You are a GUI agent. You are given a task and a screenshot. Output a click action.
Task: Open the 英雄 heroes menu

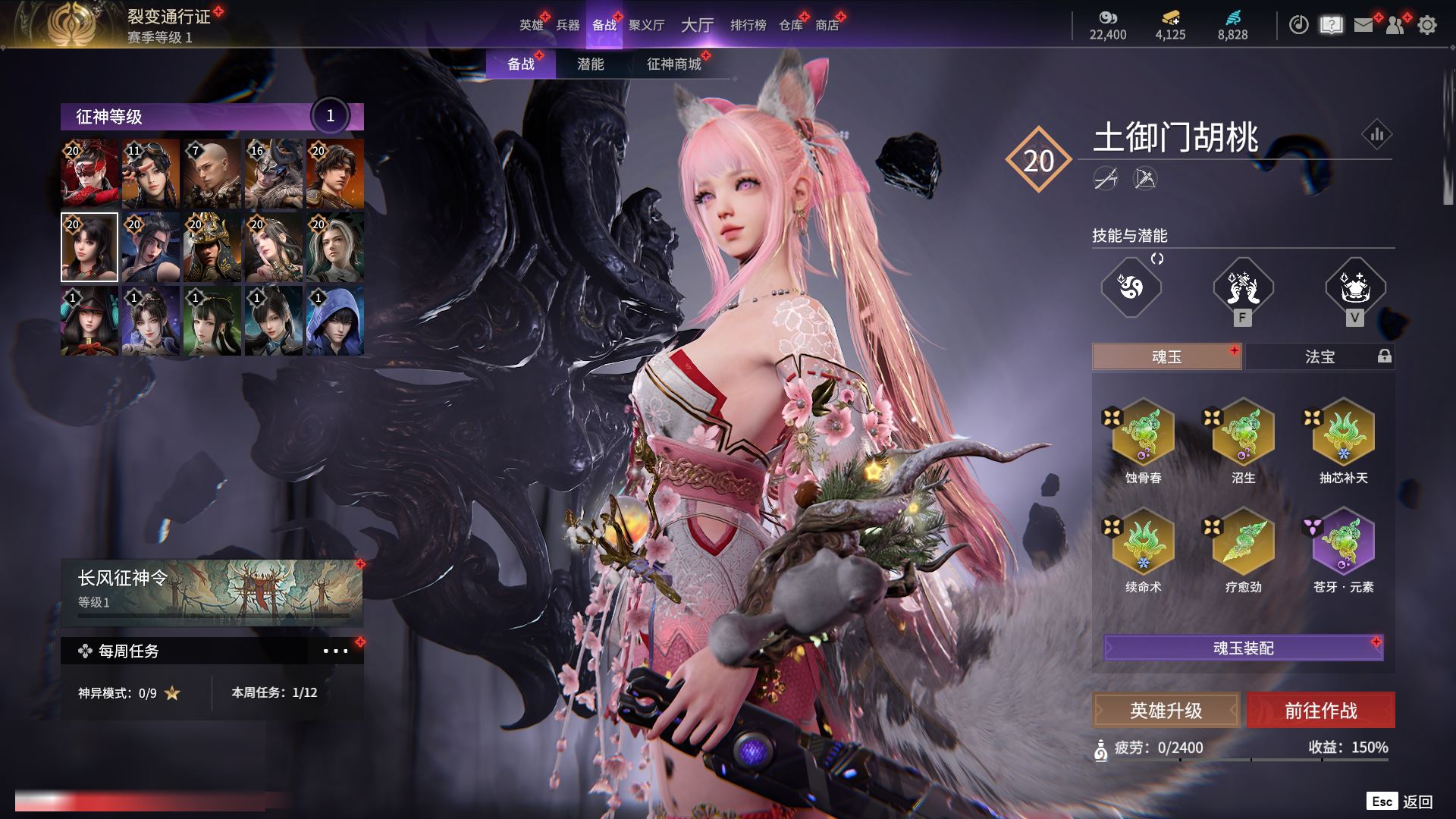click(531, 25)
